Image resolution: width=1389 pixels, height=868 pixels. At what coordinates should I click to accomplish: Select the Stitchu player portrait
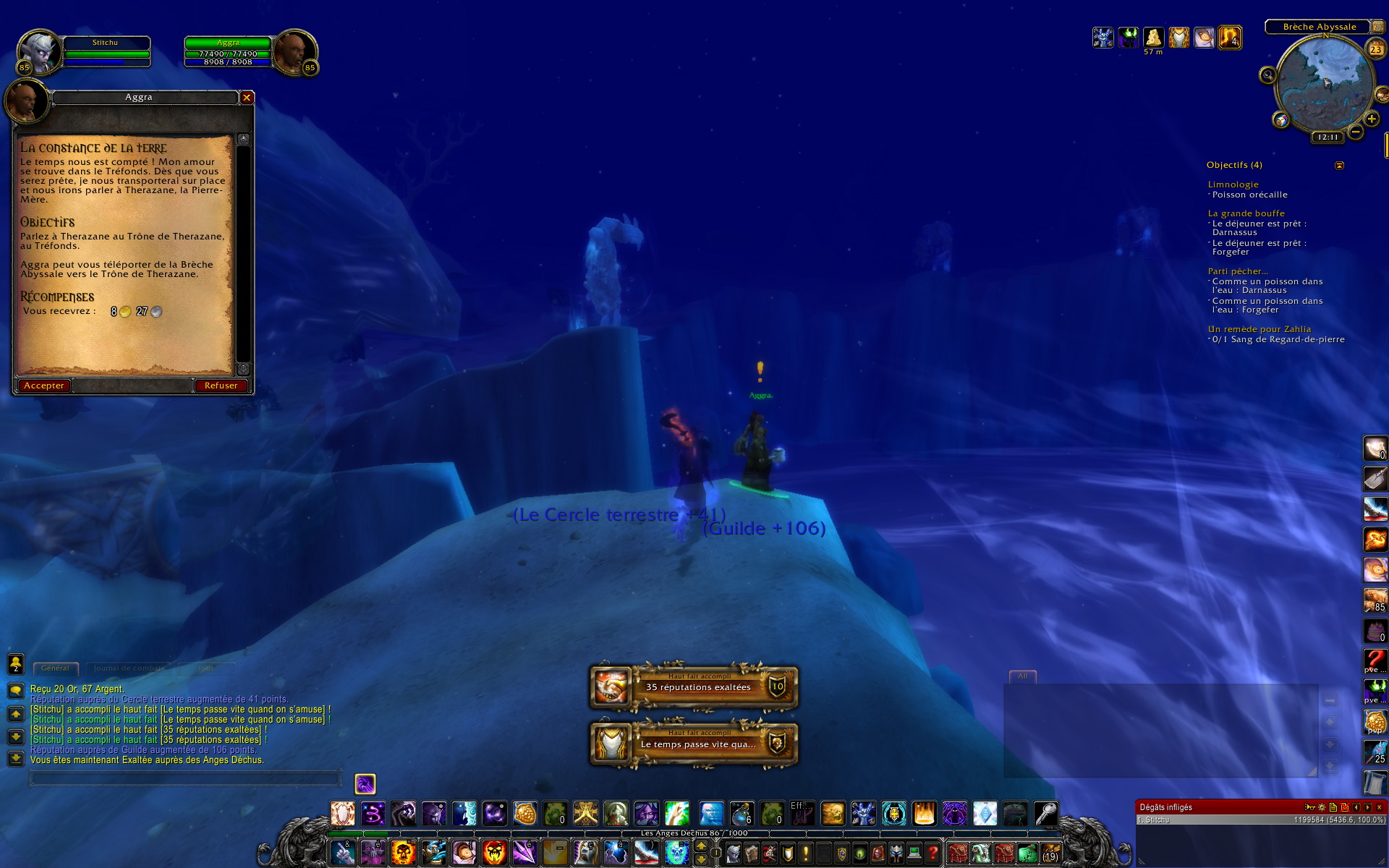[x=38, y=51]
